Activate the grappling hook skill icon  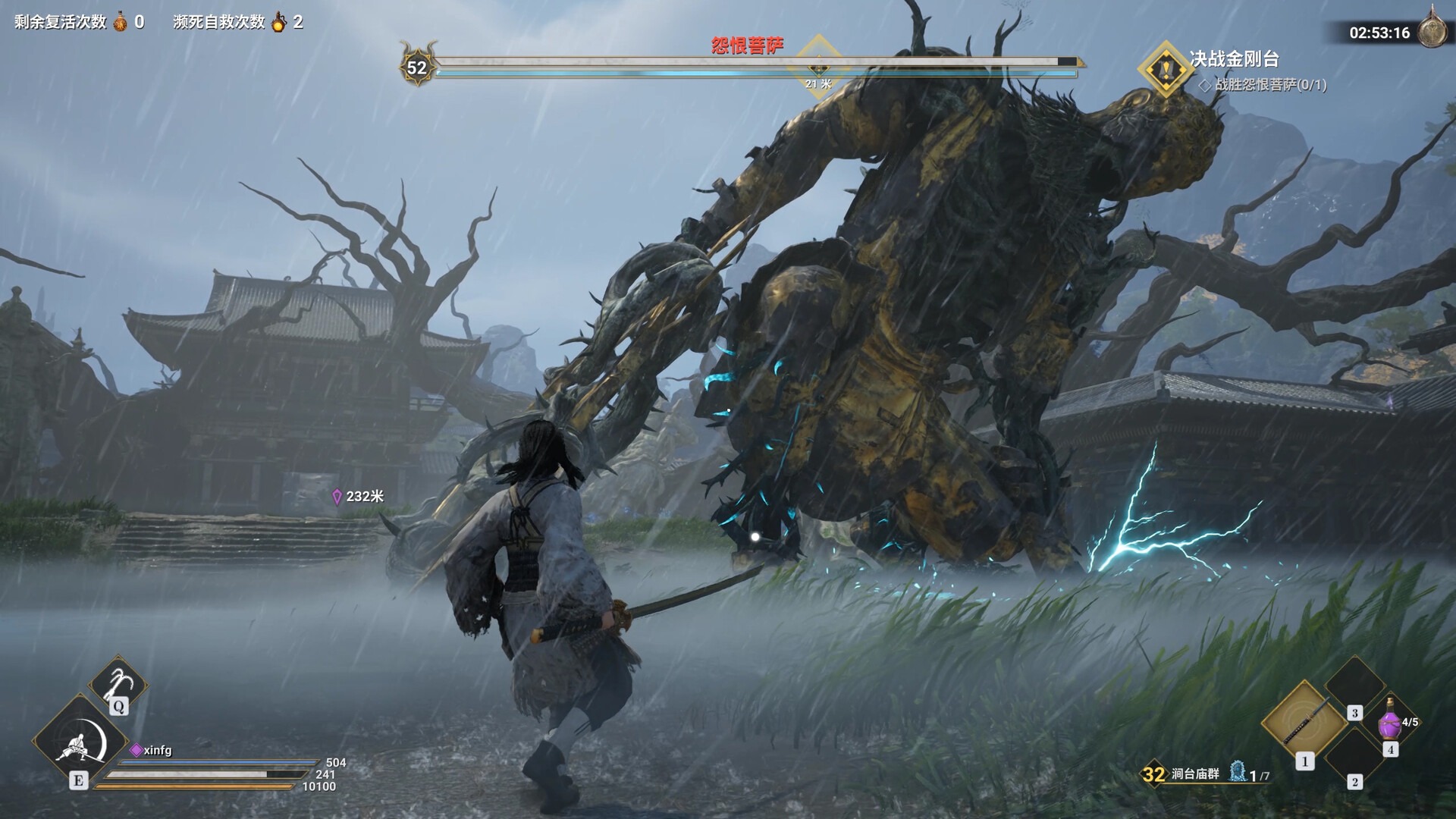(118, 682)
